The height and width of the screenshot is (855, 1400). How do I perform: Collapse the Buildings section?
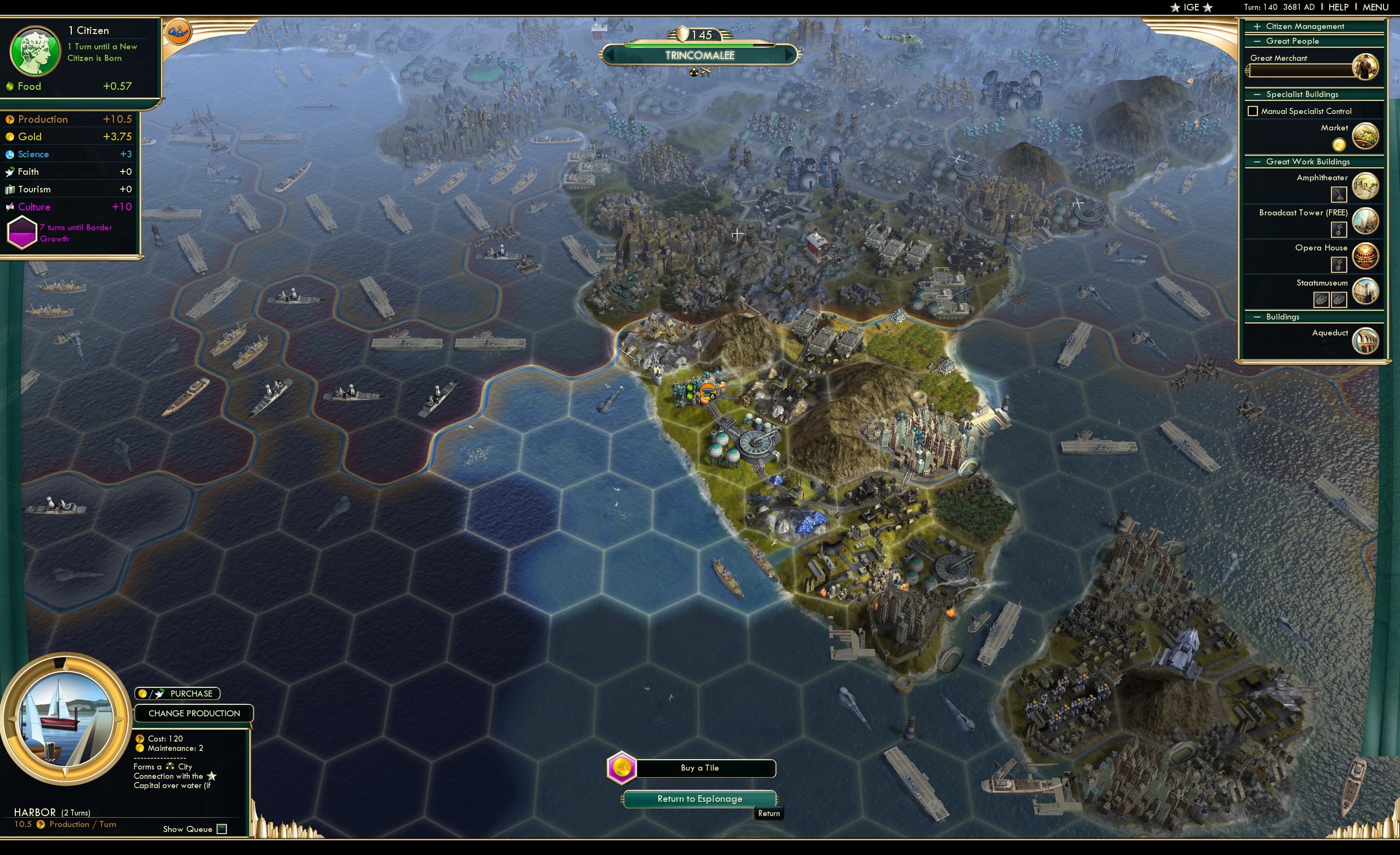[x=1256, y=317]
